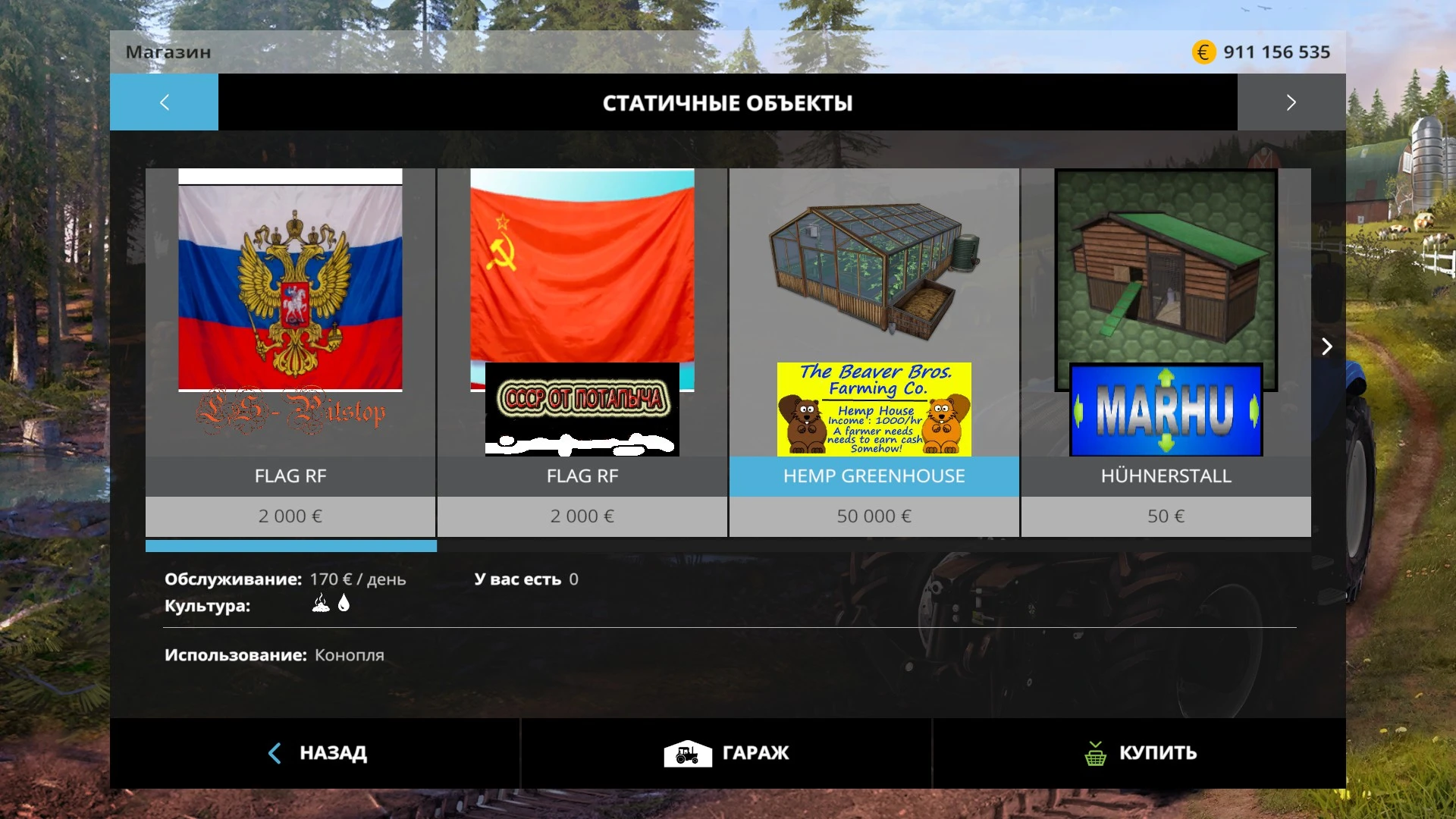1456x819 pixels.
Task: Go to next category with right arrow
Action: click(x=1291, y=102)
